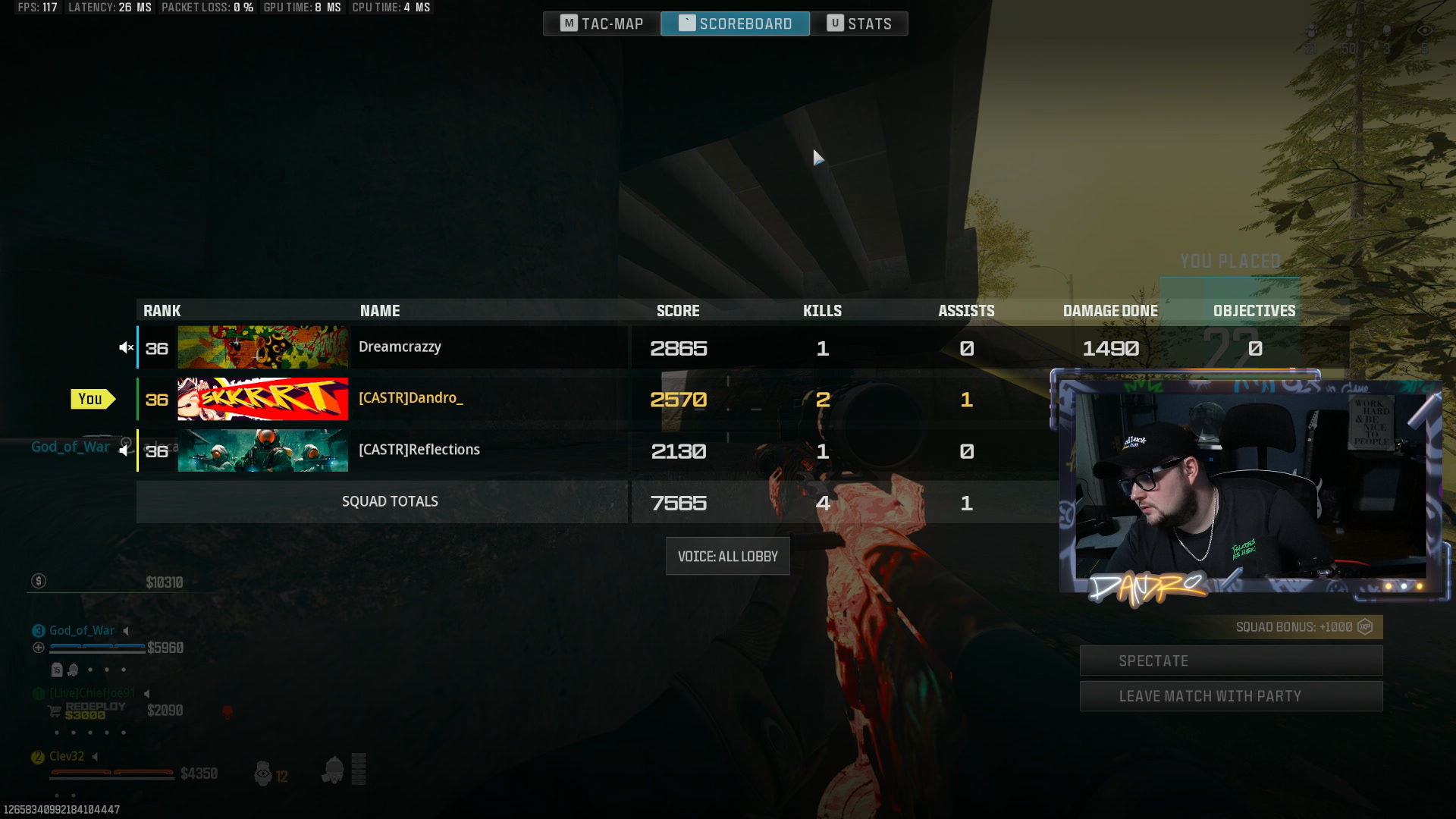1456x819 pixels.
Task: Open the Stats tab
Action: 858,24
